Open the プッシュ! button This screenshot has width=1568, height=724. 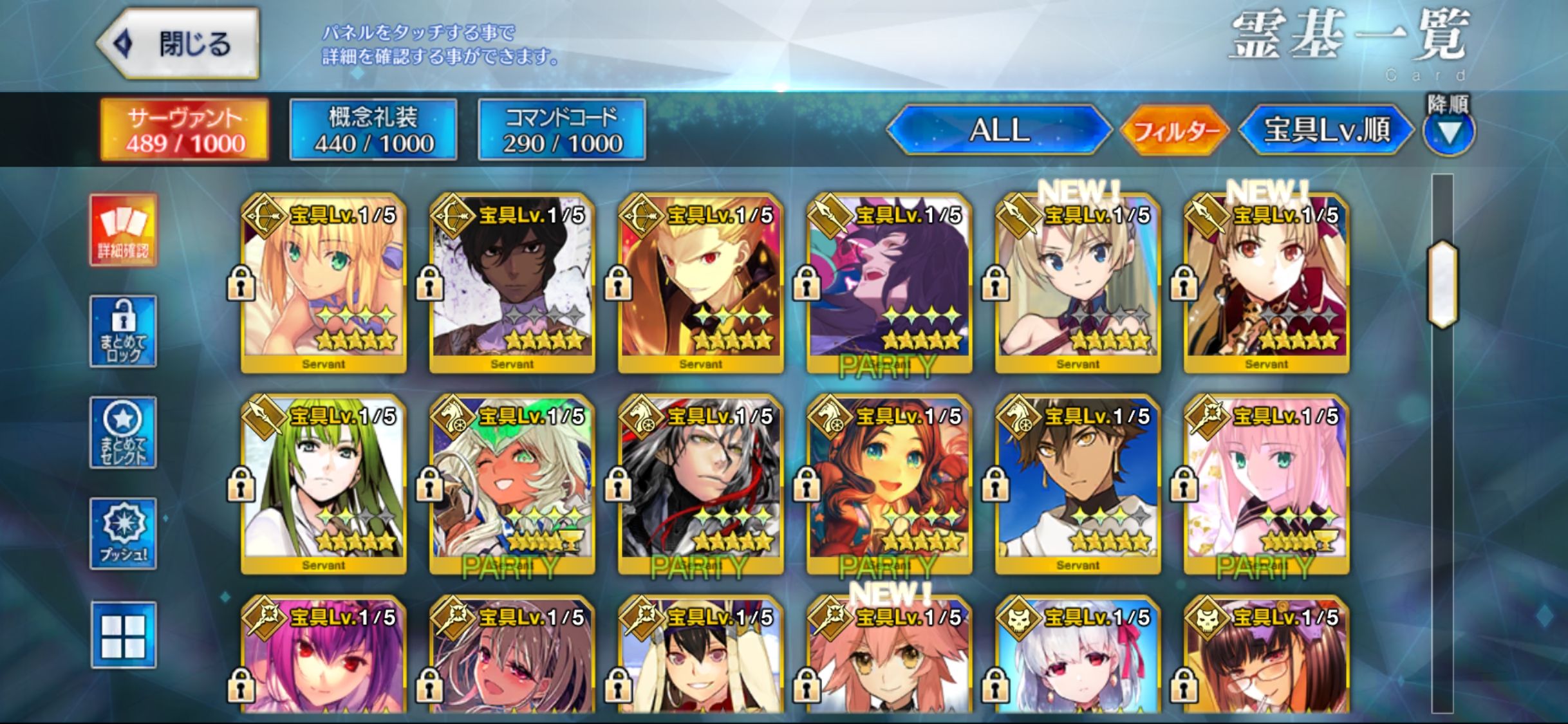[x=123, y=534]
